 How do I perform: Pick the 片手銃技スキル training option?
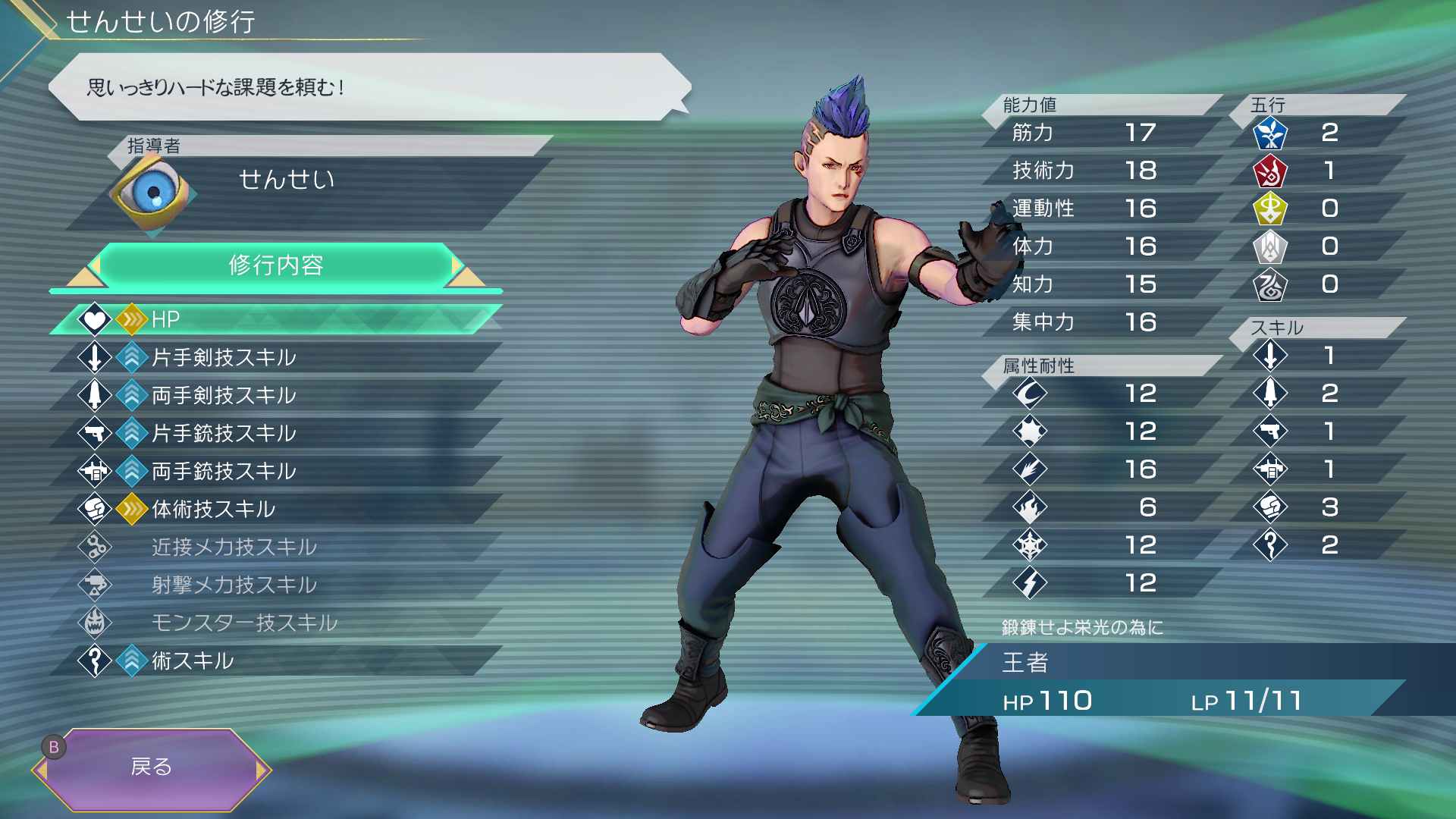pos(277,433)
